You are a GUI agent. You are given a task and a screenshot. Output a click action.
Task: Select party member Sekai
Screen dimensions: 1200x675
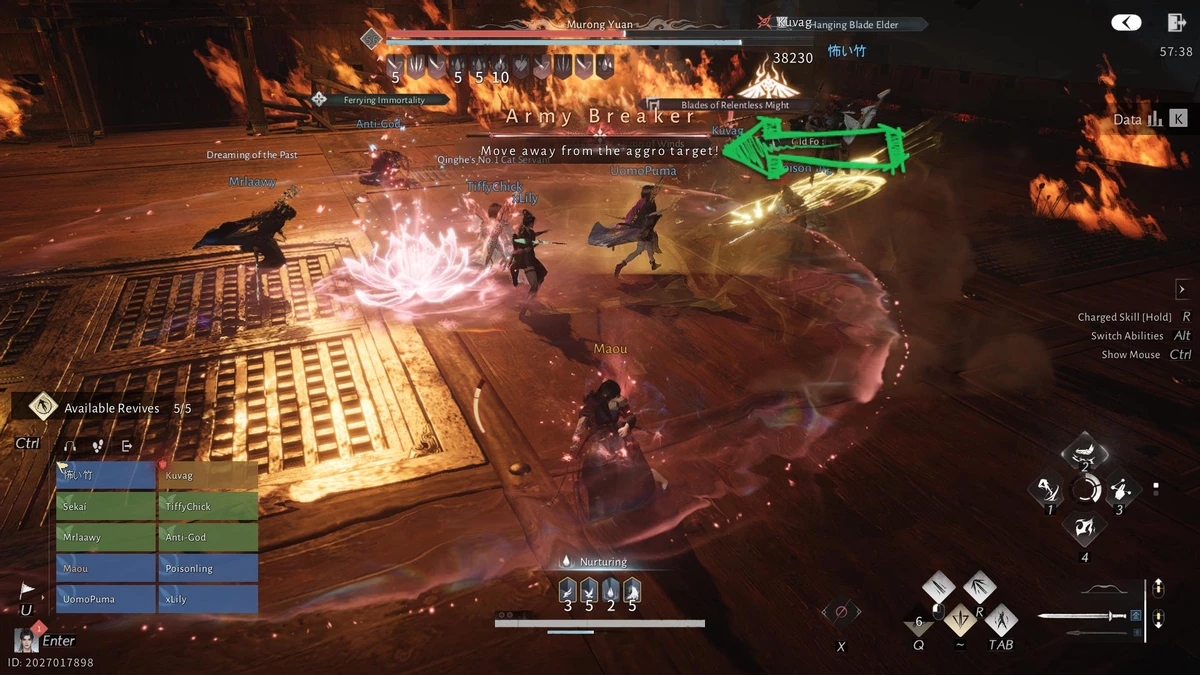106,507
